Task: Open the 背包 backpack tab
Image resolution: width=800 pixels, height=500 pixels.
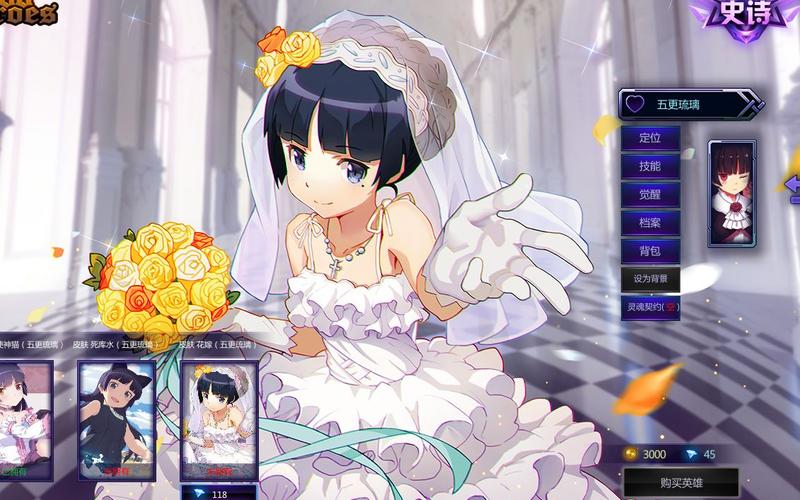Action: [x=650, y=250]
